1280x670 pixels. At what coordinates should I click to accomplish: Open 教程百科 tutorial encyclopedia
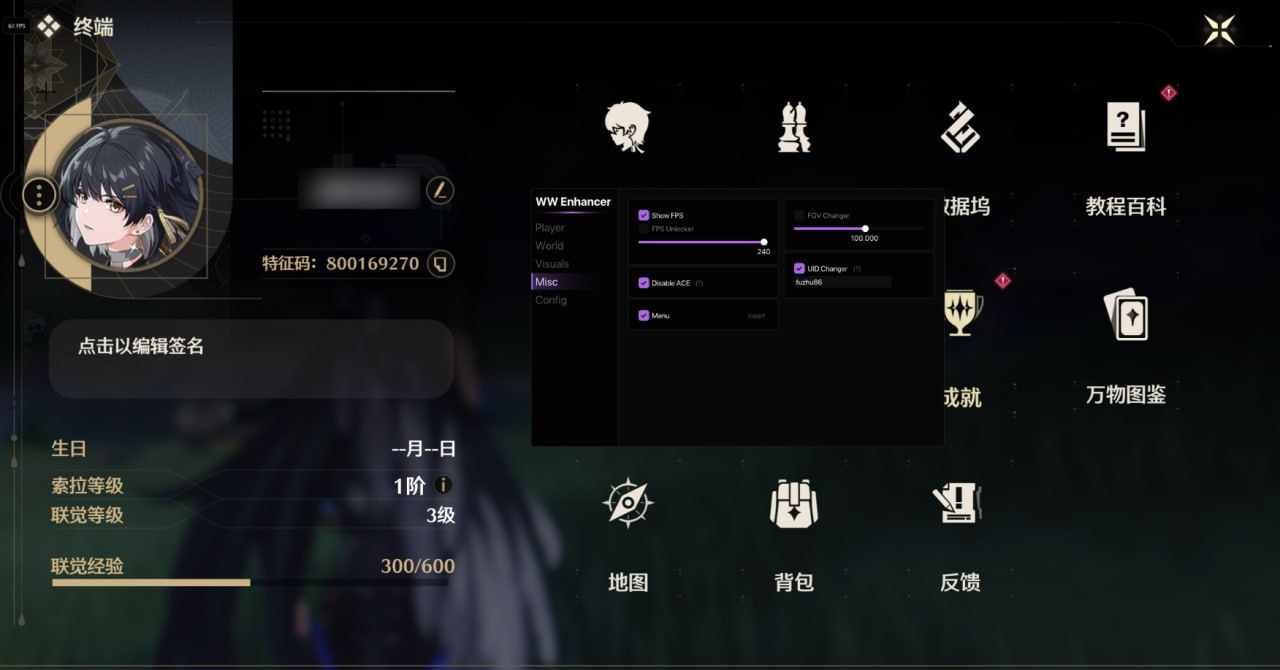(1126, 128)
